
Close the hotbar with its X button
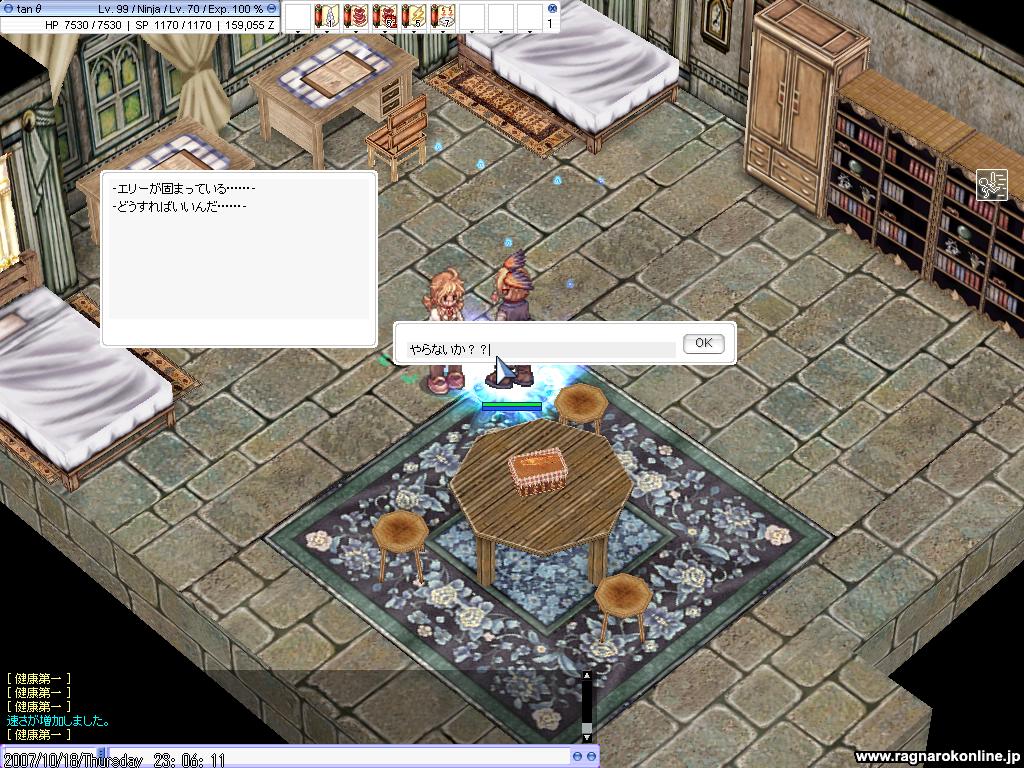(552, 8)
